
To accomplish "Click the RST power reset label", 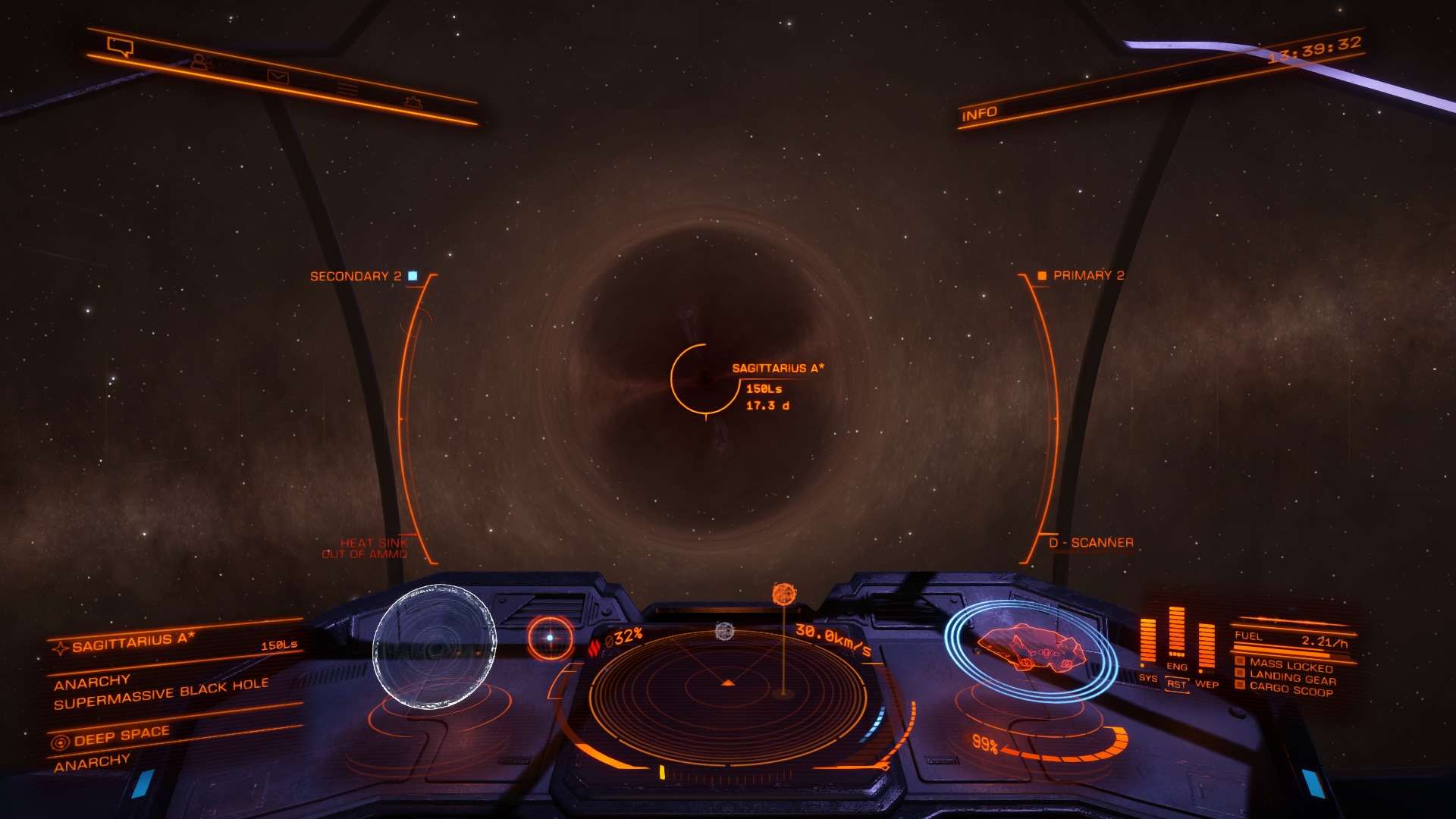I will pos(1176,685).
